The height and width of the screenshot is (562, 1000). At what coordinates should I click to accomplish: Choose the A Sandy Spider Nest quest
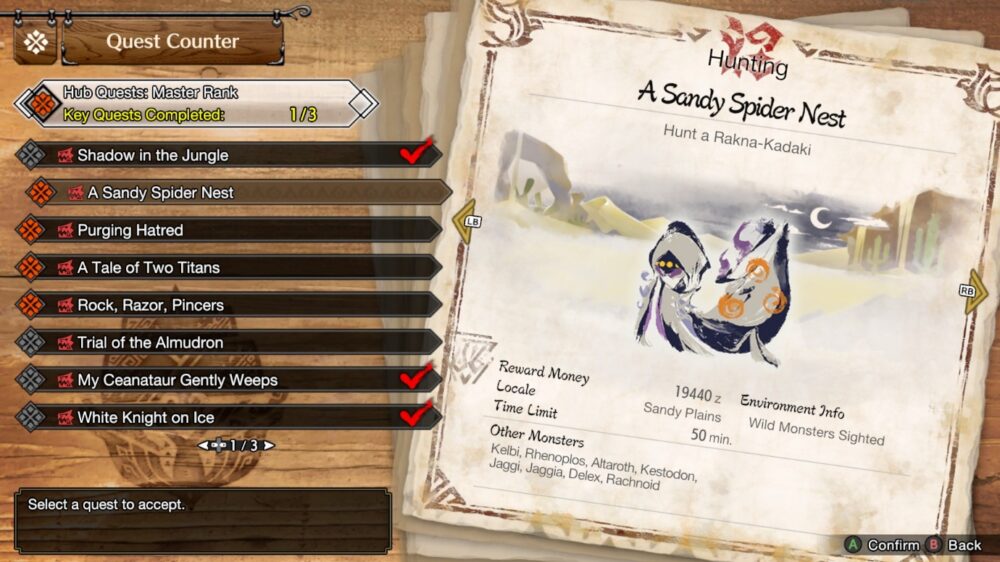point(238,192)
